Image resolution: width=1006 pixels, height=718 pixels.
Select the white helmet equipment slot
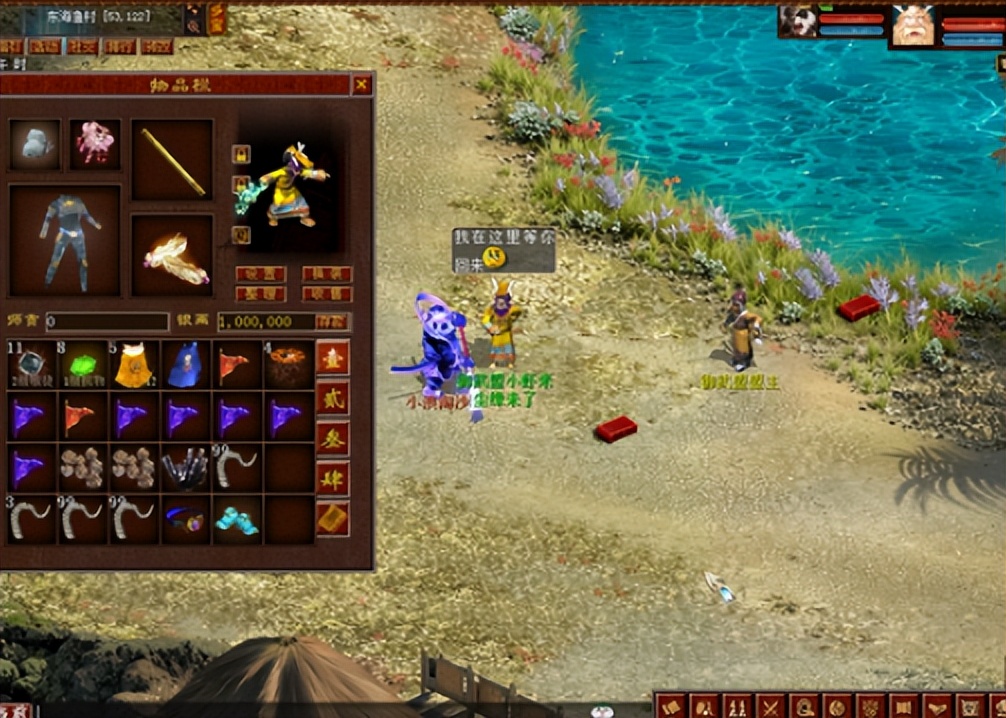click(x=35, y=145)
